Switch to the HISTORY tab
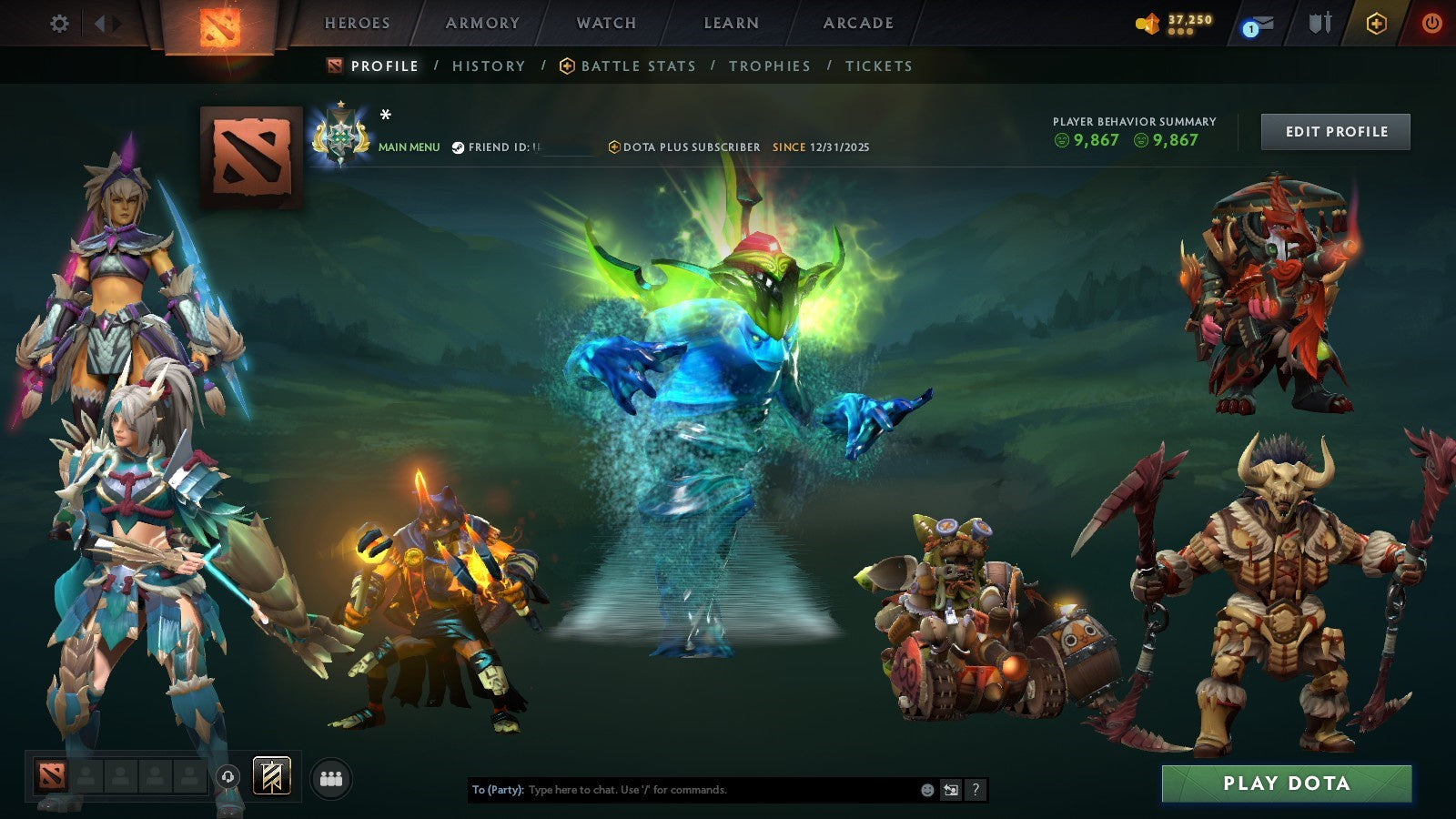The height and width of the screenshot is (819, 1456). point(489,66)
